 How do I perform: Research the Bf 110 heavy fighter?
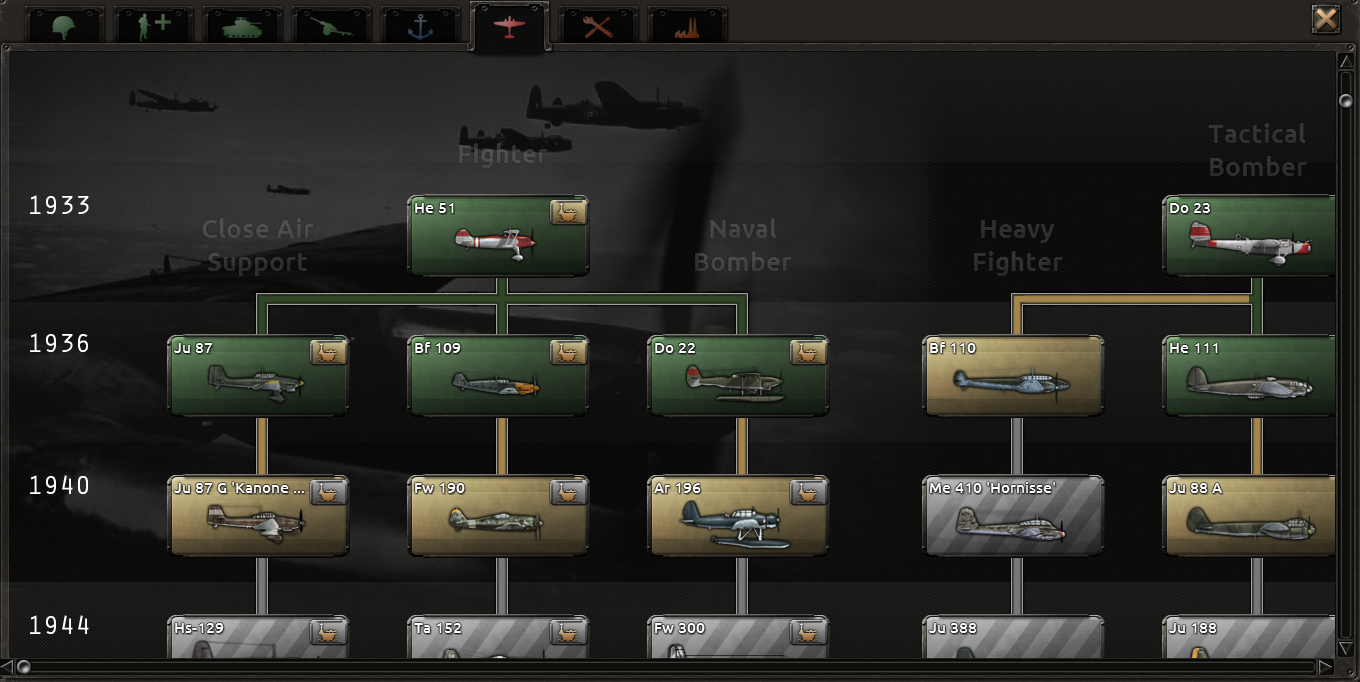[1012, 376]
